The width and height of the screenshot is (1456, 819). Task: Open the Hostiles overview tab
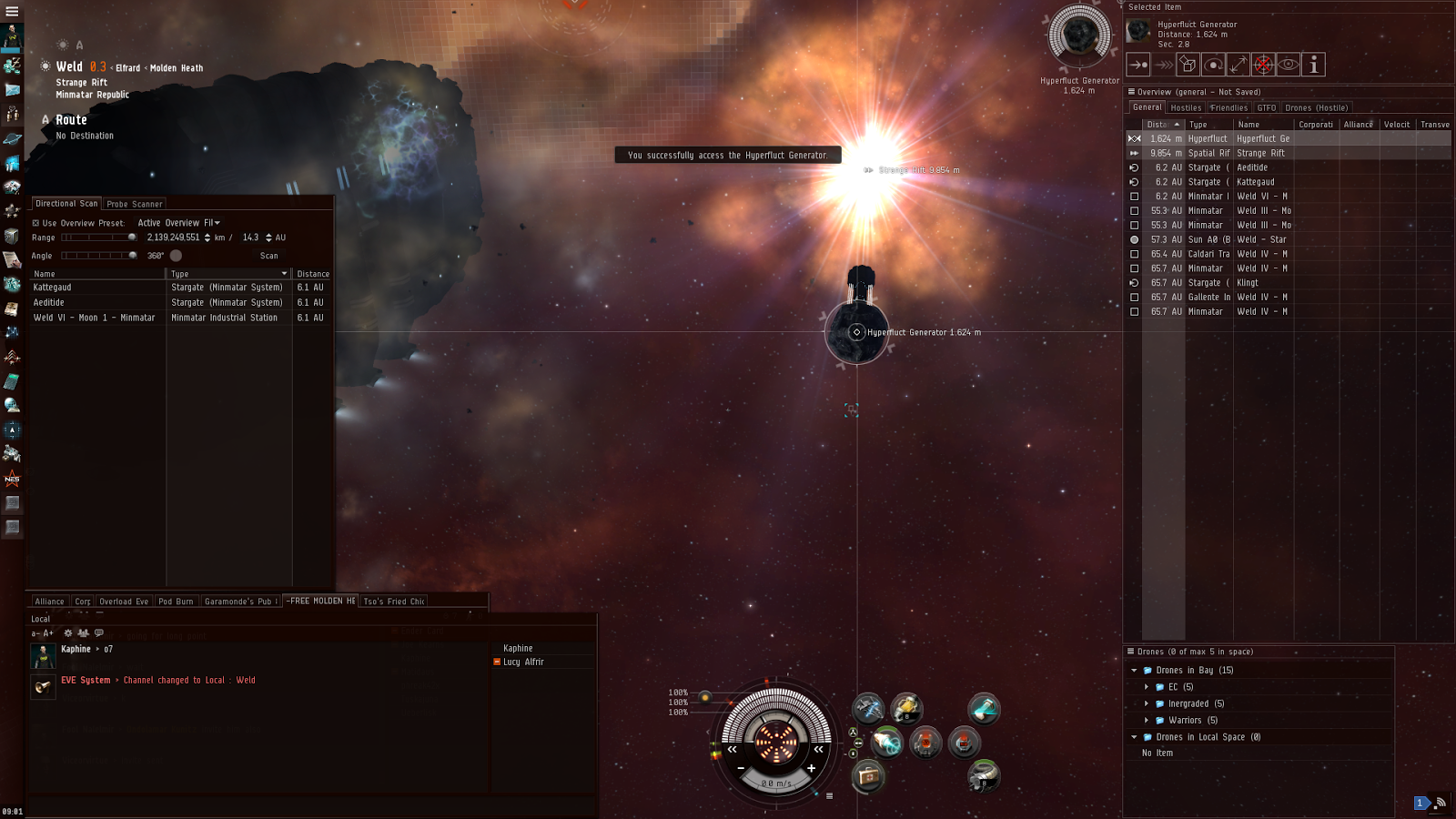point(1186,107)
